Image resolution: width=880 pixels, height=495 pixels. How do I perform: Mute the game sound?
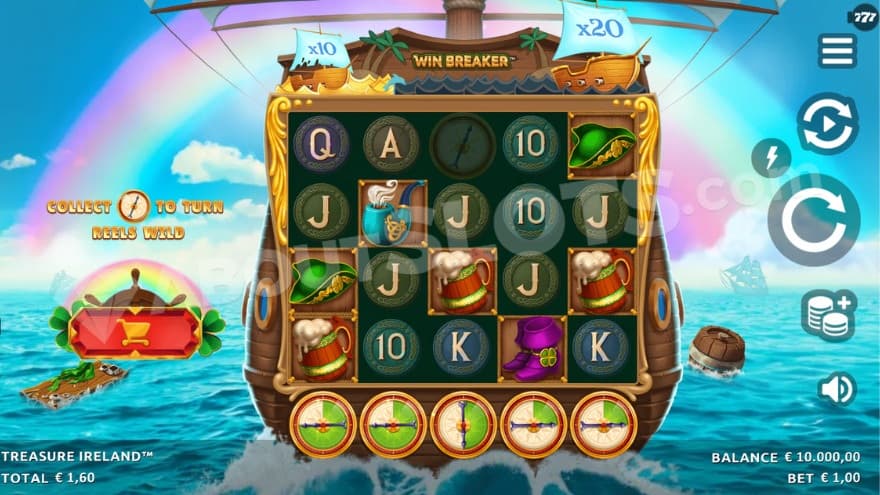(836, 389)
